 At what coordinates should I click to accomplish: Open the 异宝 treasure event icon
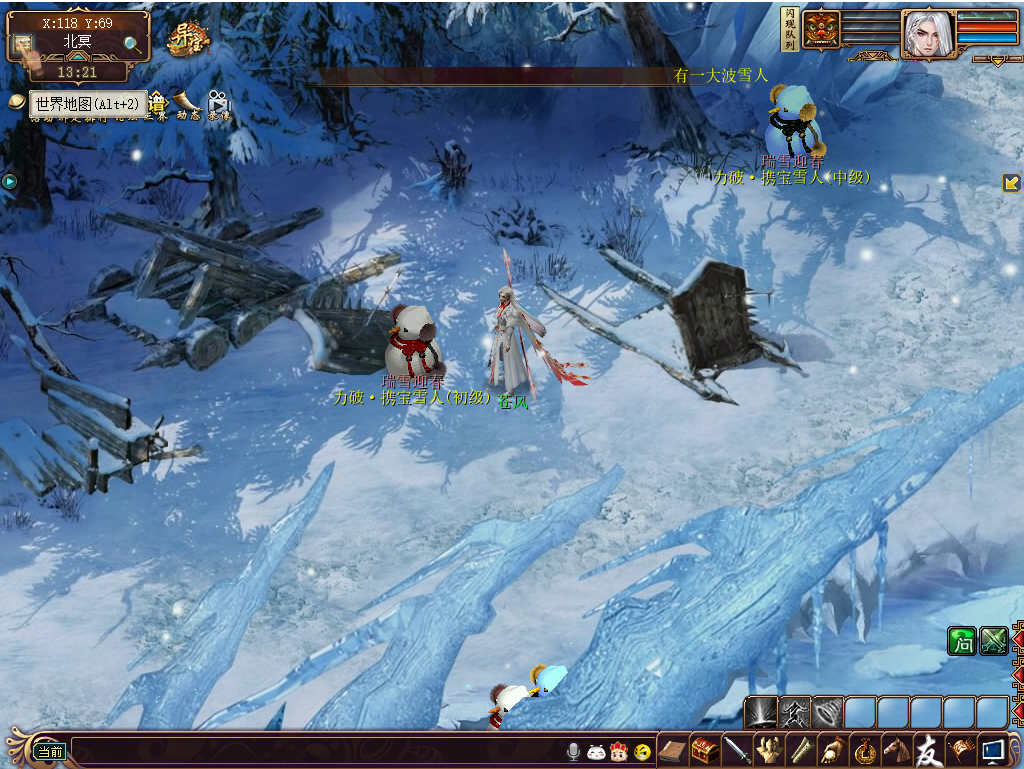[186, 39]
